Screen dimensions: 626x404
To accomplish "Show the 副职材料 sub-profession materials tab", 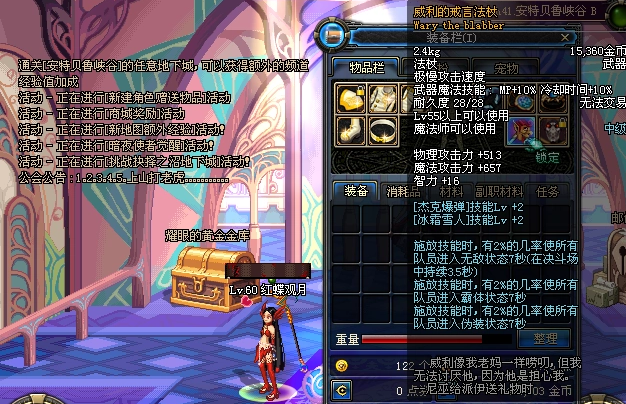I will tap(498, 191).
